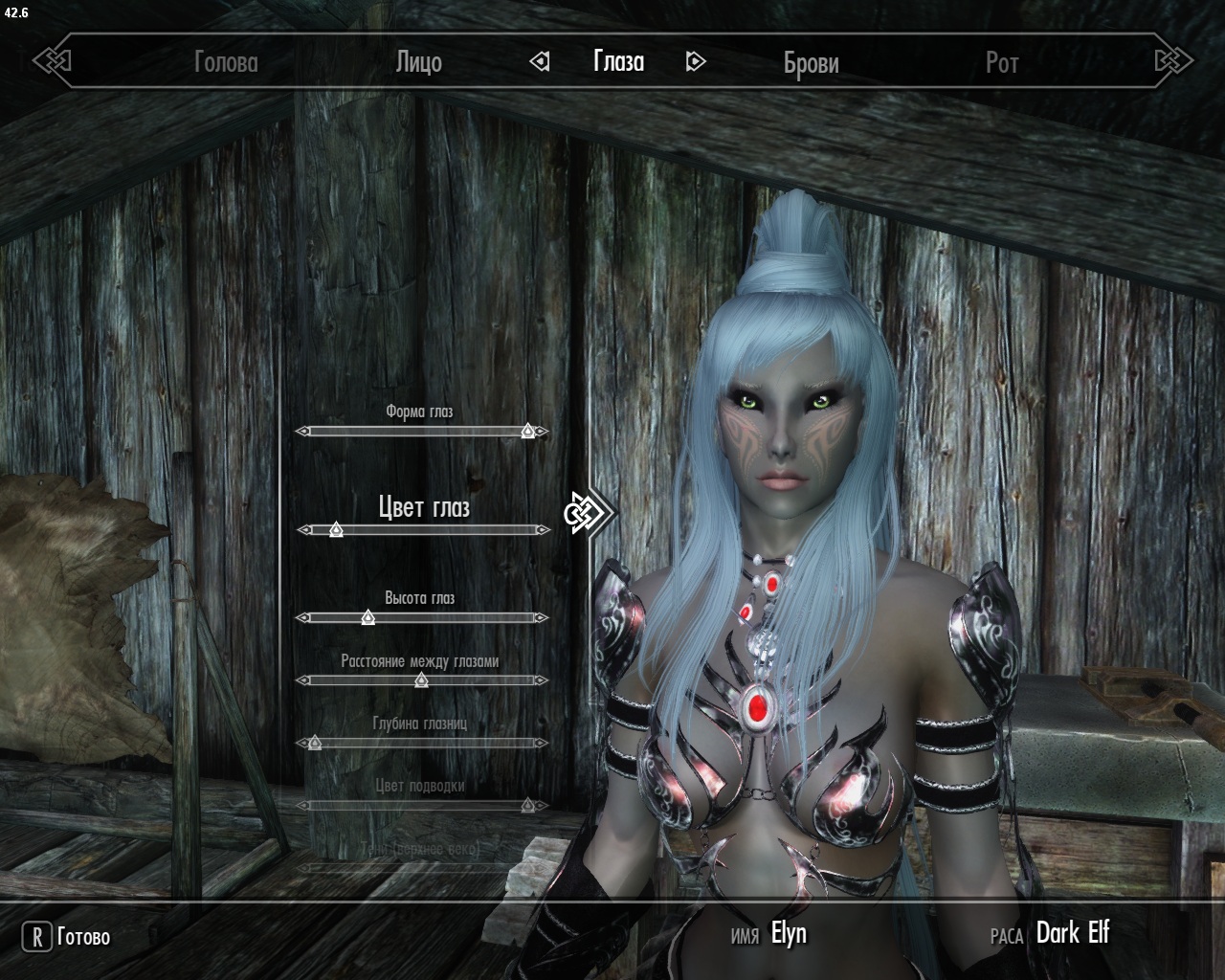Viewport: 1225px width, 980px height.
Task: Click the left arrow beside Глаза
Action: [540, 62]
